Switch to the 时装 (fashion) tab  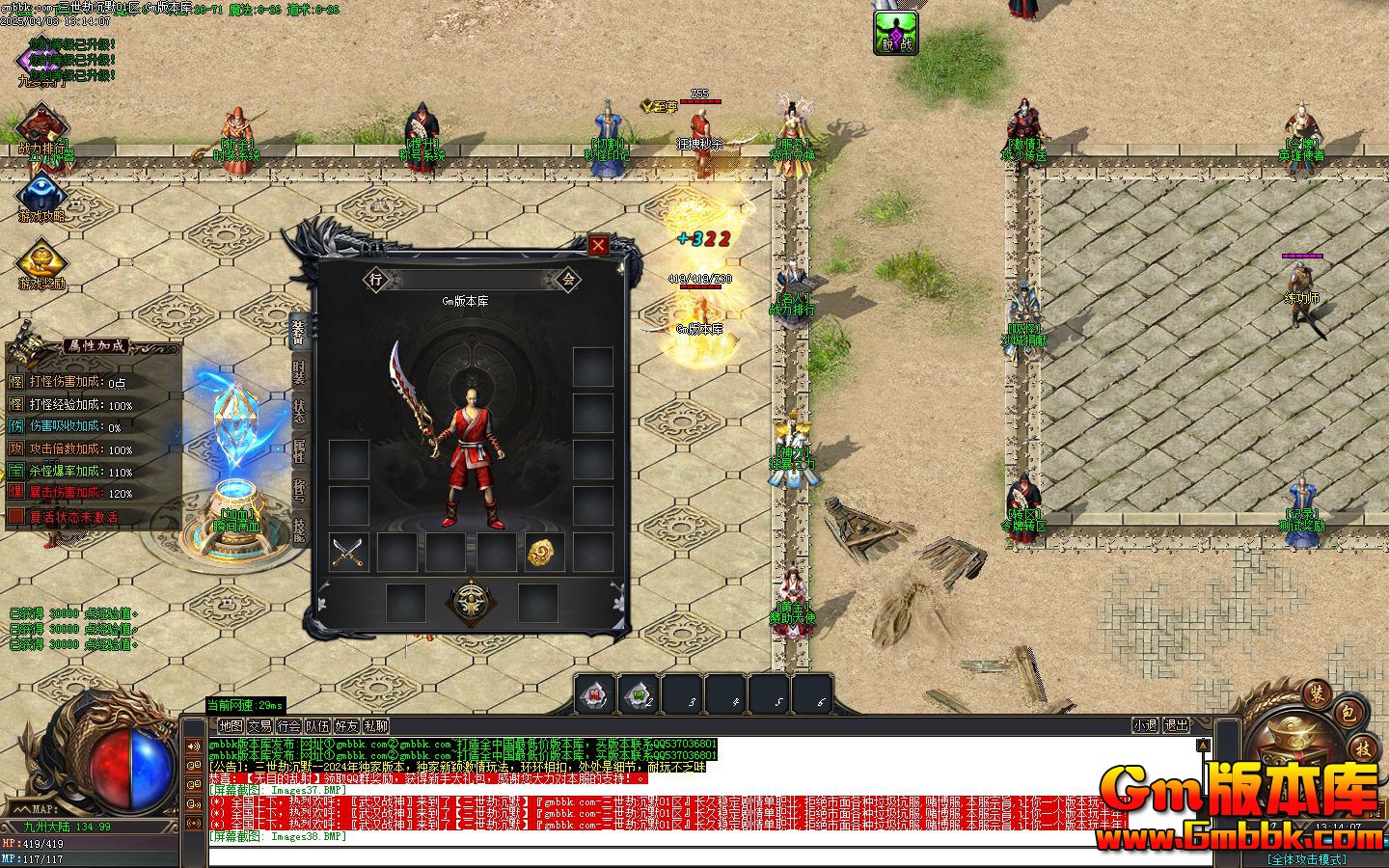[x=300, y=372]
